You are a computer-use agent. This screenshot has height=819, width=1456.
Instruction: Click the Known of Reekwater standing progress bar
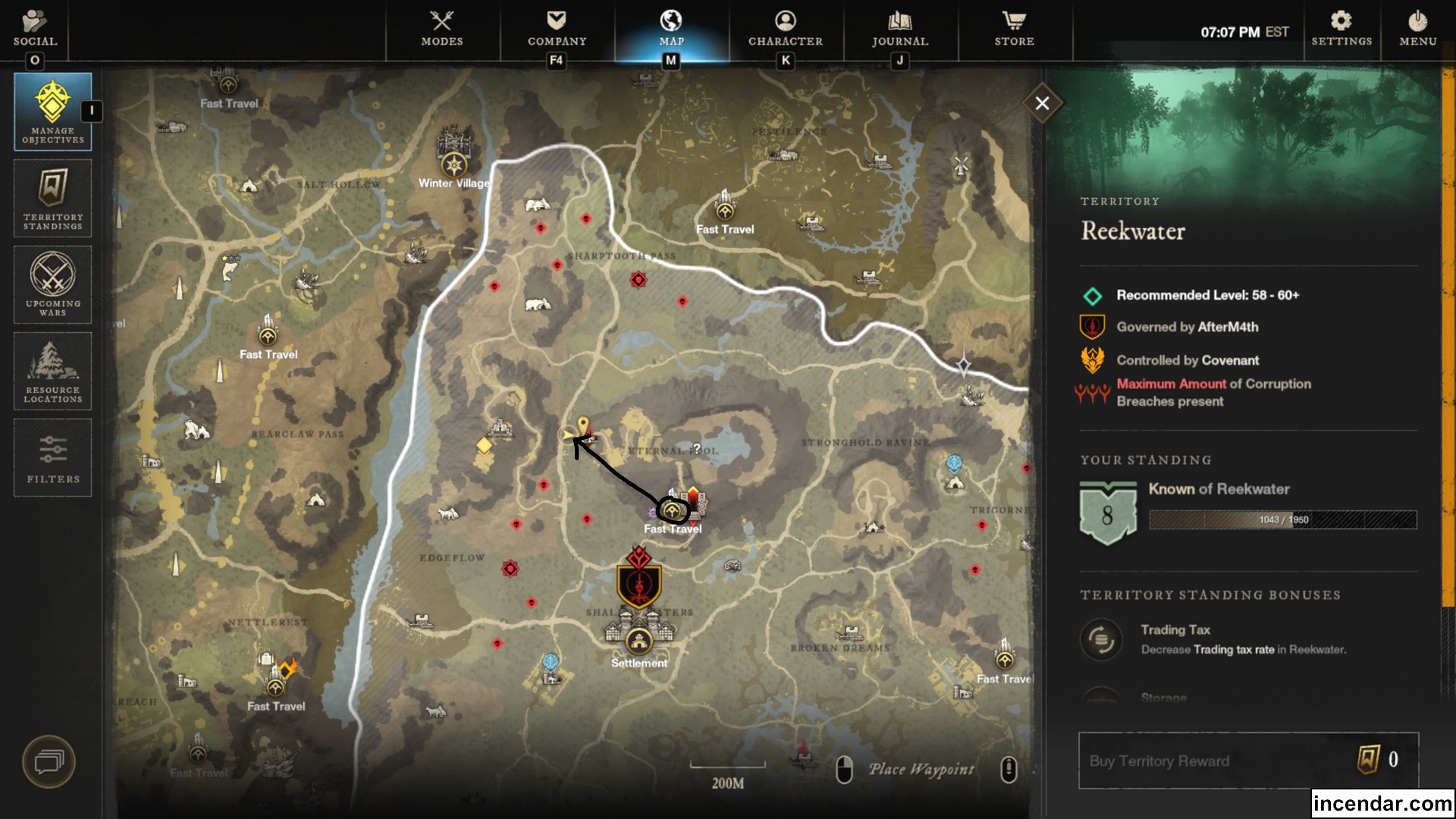1282,520
